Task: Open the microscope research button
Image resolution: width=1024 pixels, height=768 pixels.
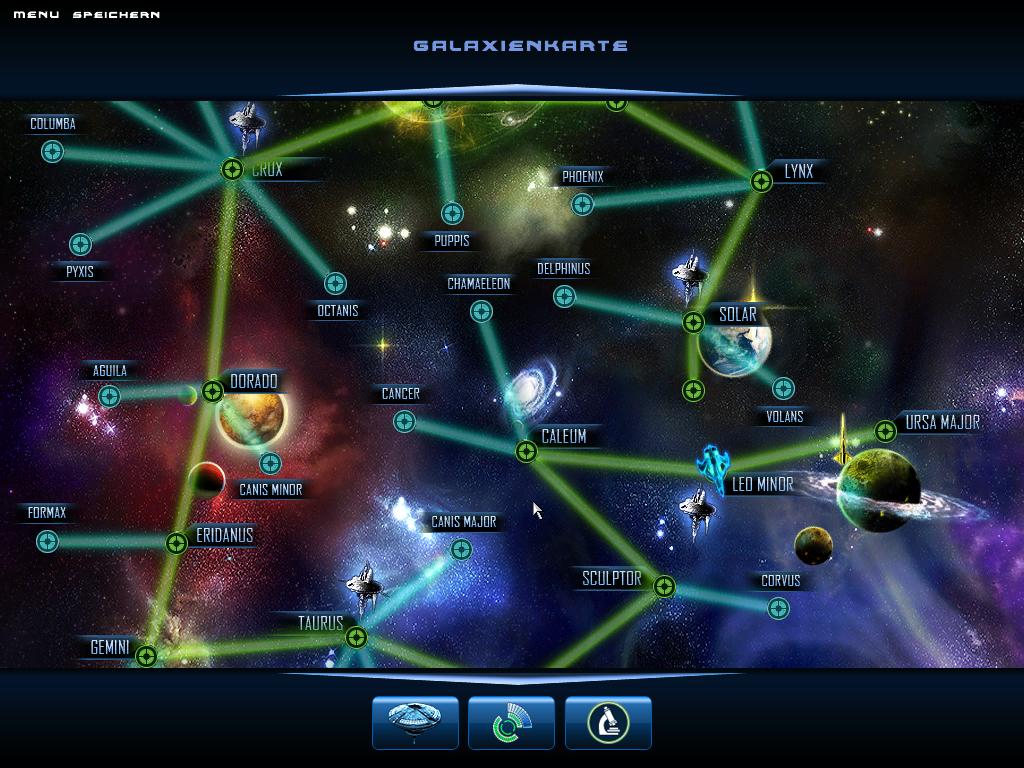Action: click(608, 722)
